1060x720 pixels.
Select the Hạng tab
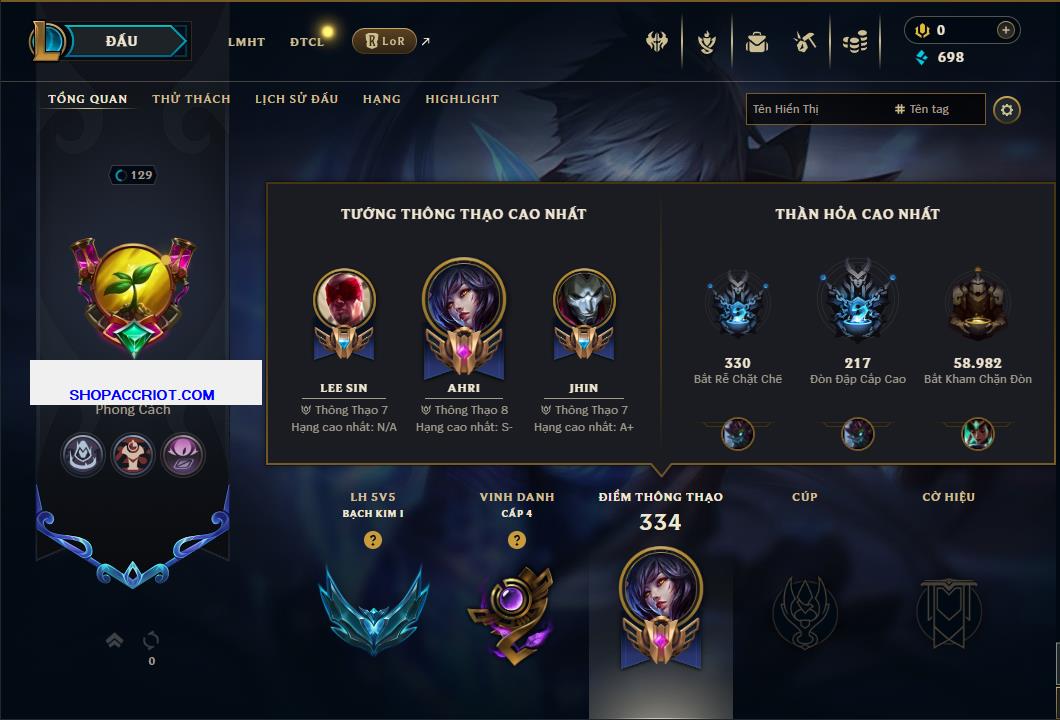(381, 99)
